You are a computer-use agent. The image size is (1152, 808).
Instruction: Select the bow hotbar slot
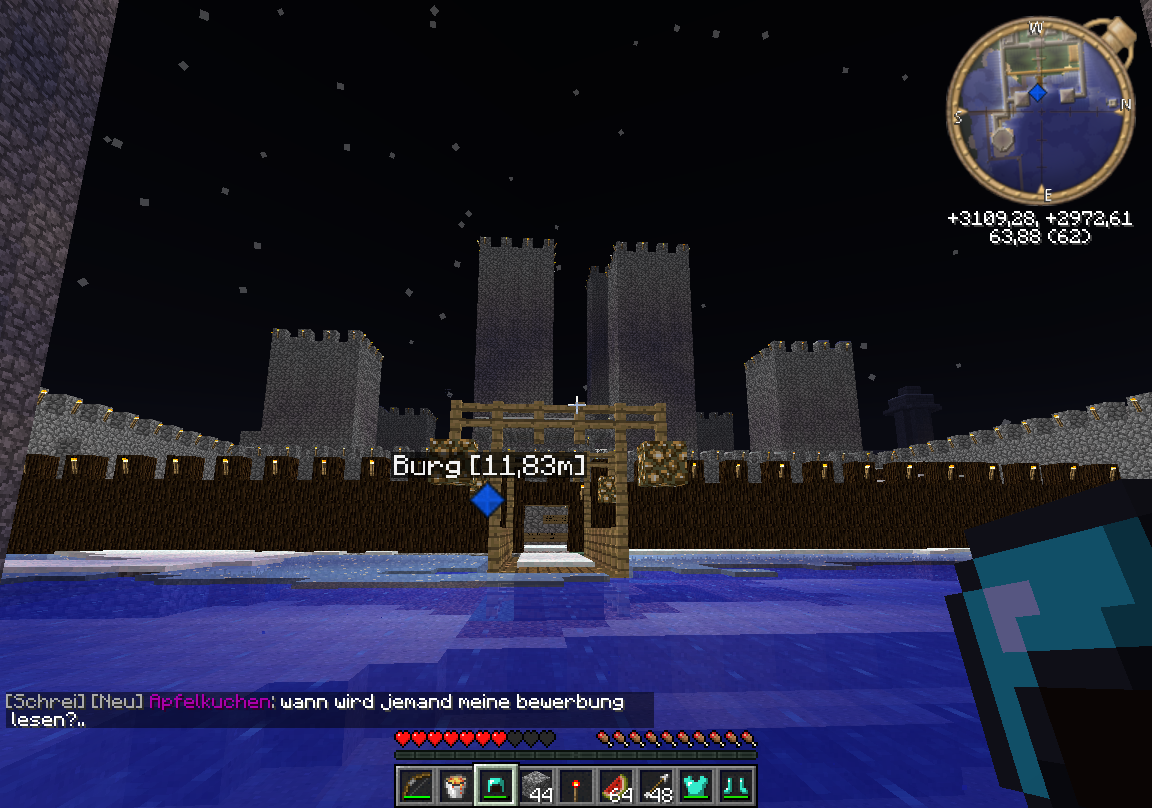pyautogui.click(x=415, y=786)
